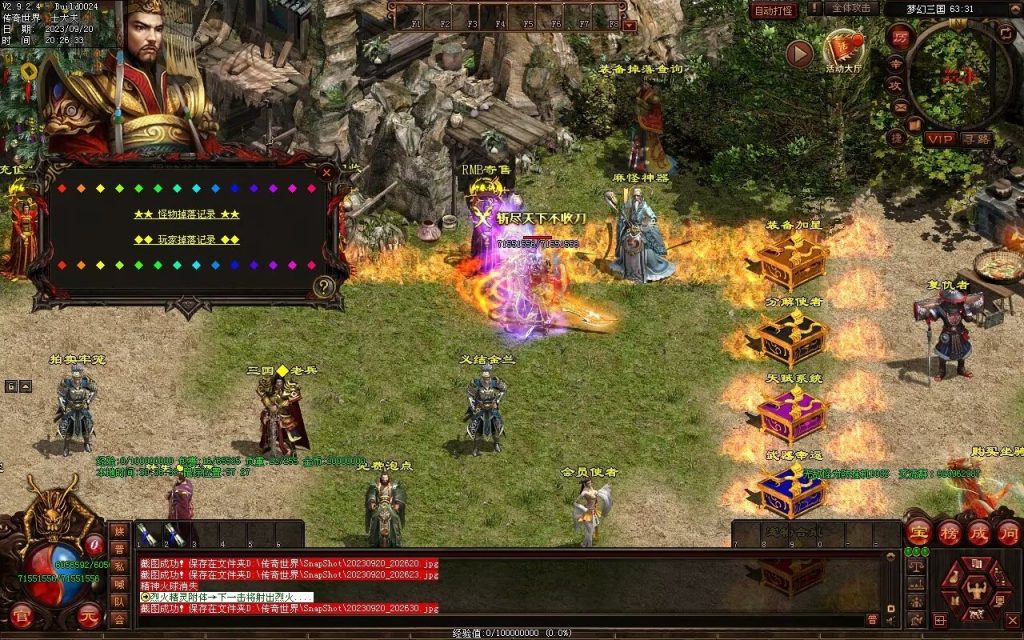1024x640 pixels.
Task: Open the 怪物掉落记录 monster drop record
Action: pyautogui.click(x=187, y=214)
